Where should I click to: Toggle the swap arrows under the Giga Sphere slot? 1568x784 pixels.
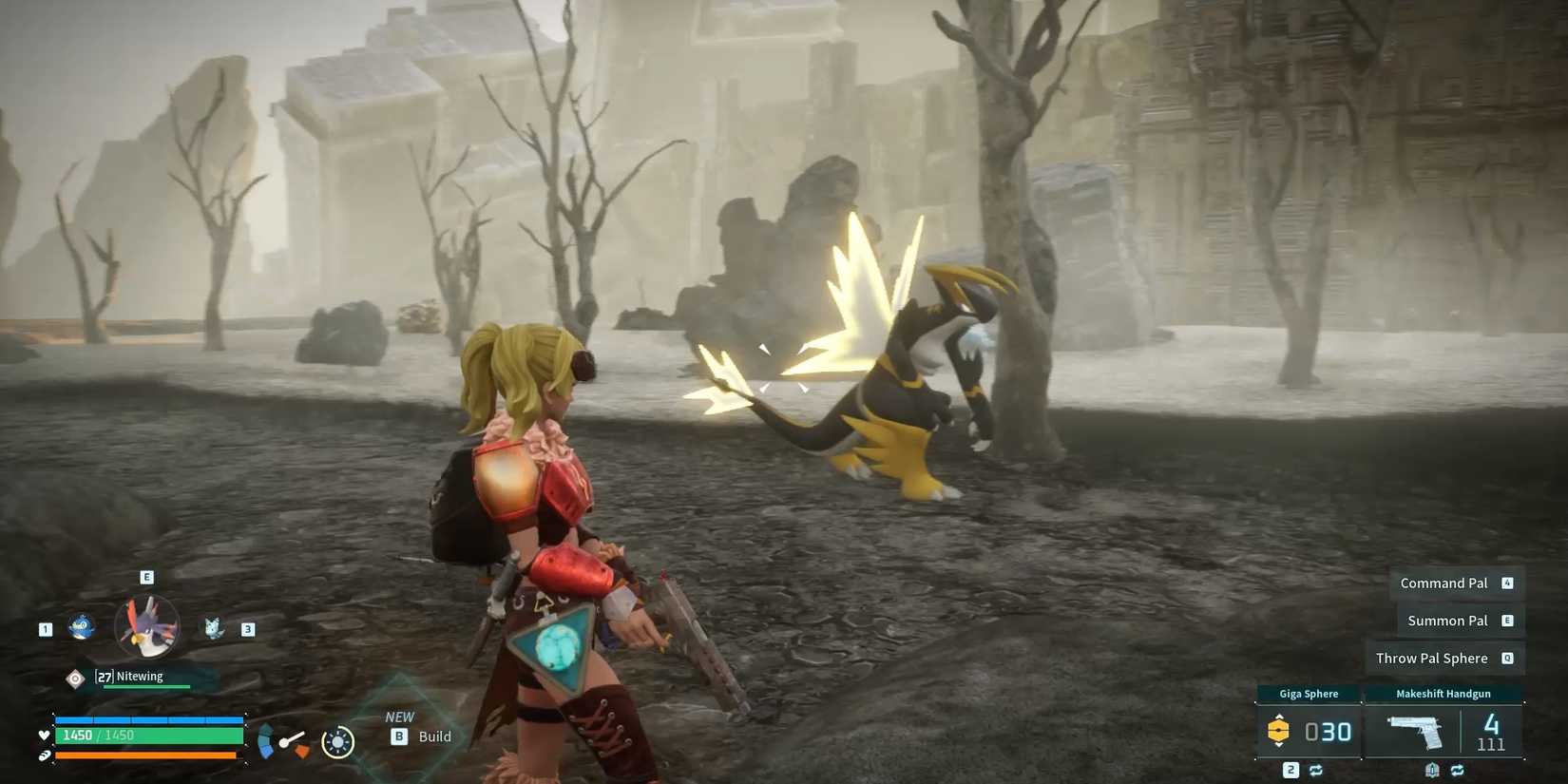click(x=1315, y=770)
